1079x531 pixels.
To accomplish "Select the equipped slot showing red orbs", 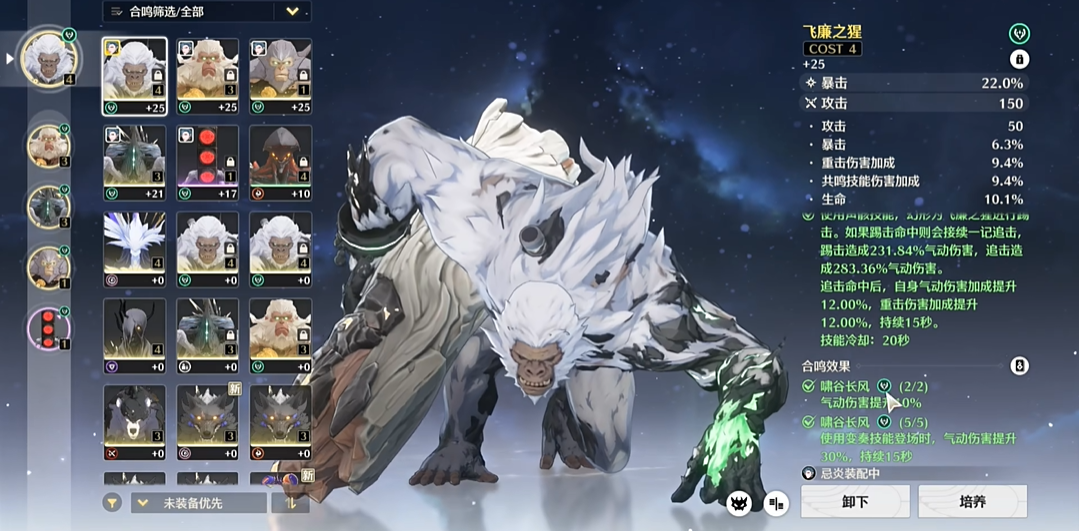I will (48, 328).
